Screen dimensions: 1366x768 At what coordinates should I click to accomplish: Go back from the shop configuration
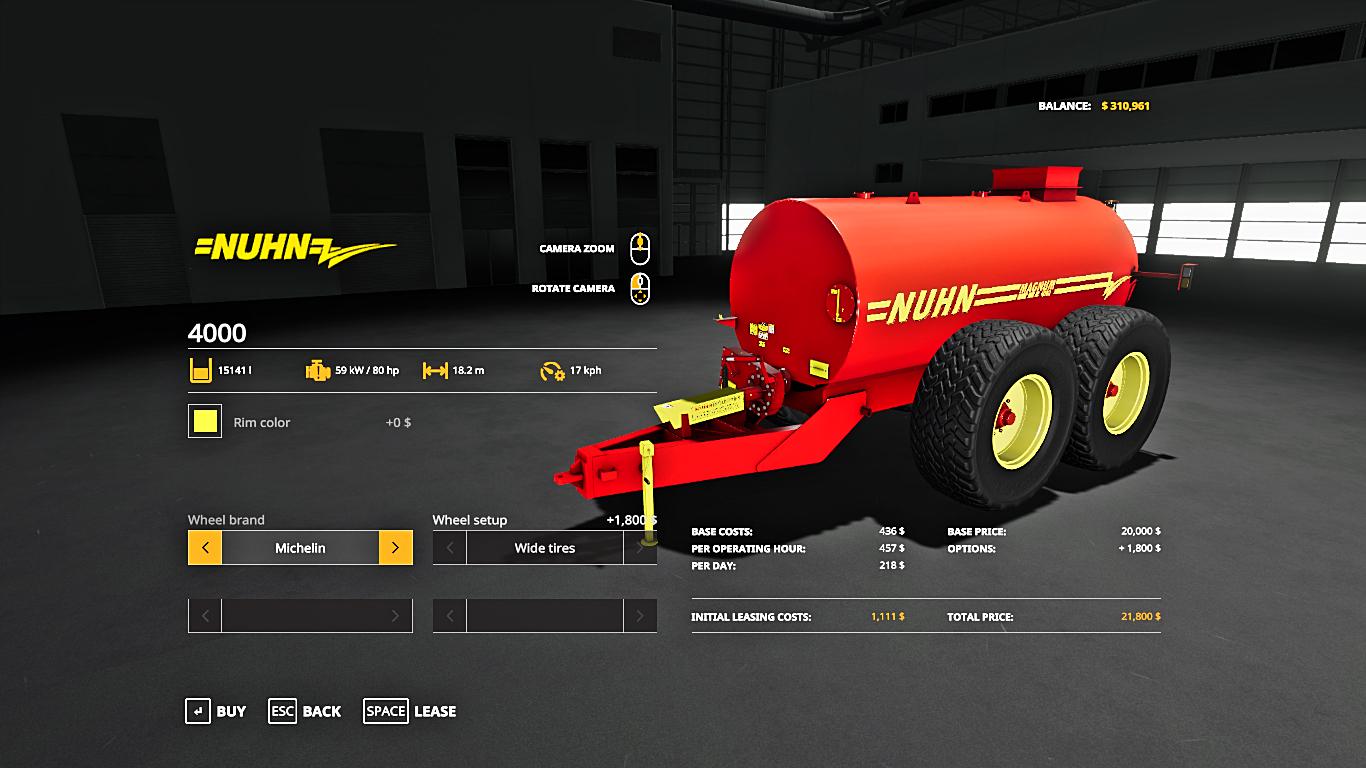[x=305, y=711]
